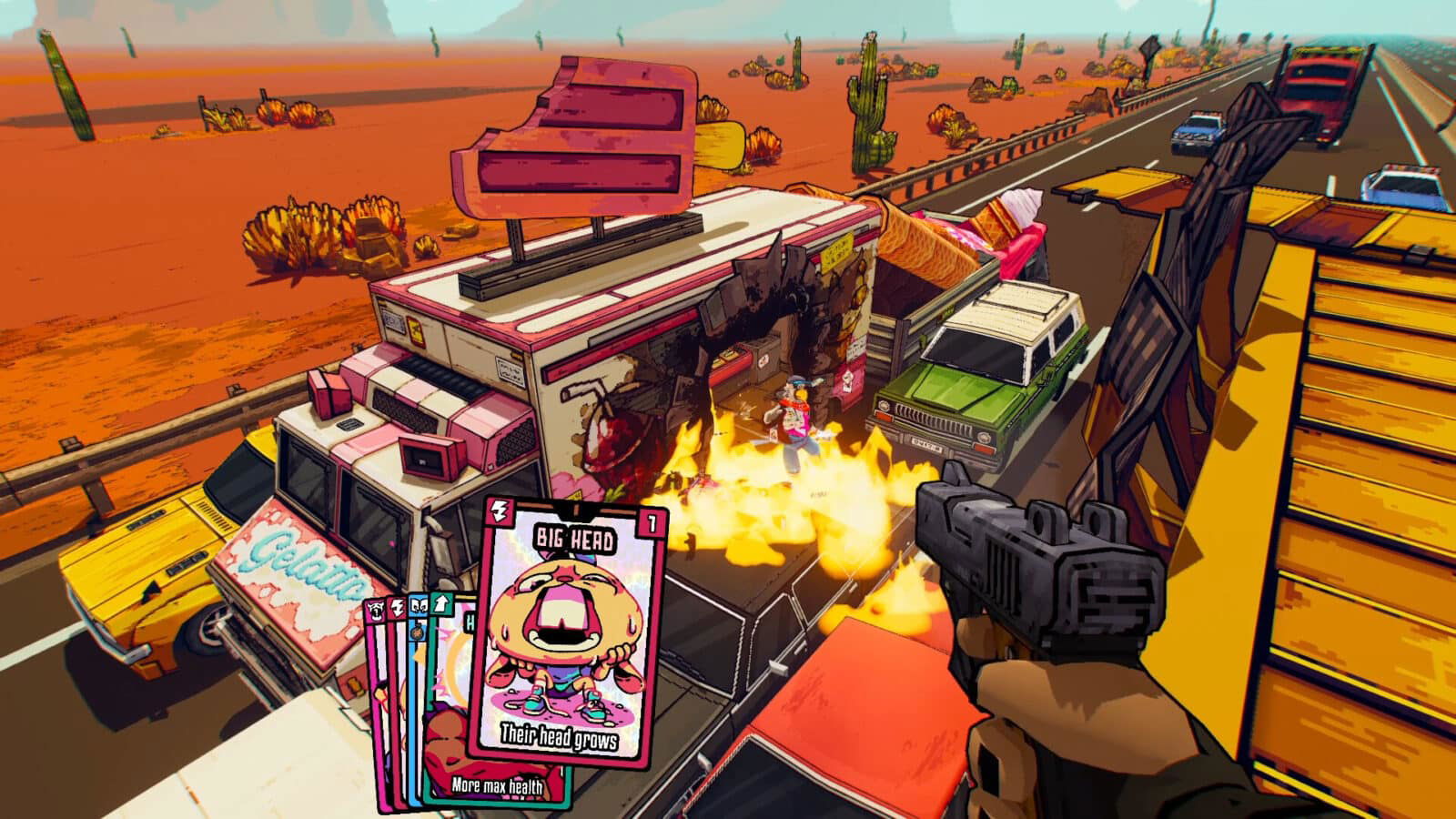Click the cost "1" badge on the Big Head card
The height and width of the screenshot is (819, 1456).
click(652, 523)
